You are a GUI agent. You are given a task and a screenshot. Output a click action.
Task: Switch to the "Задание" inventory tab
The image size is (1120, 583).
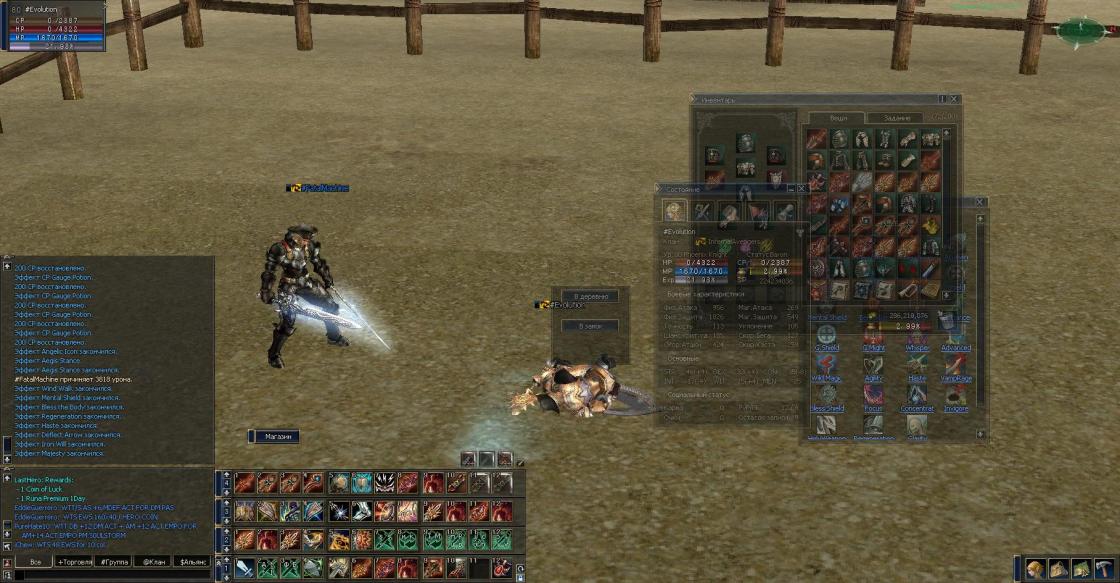click(897, 118)
